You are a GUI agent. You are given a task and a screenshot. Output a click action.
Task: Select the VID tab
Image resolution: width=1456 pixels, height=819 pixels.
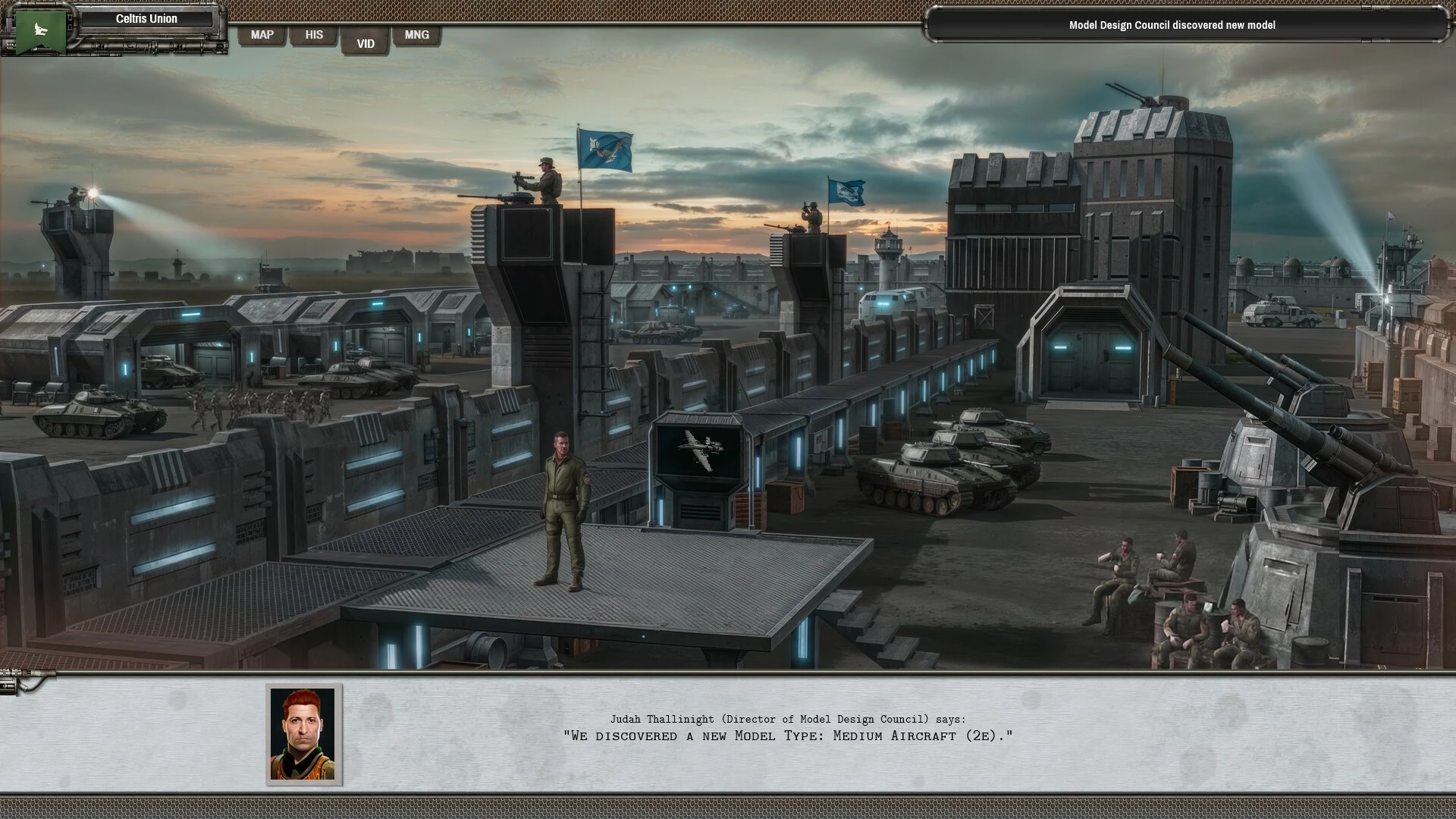click(366, 43)
